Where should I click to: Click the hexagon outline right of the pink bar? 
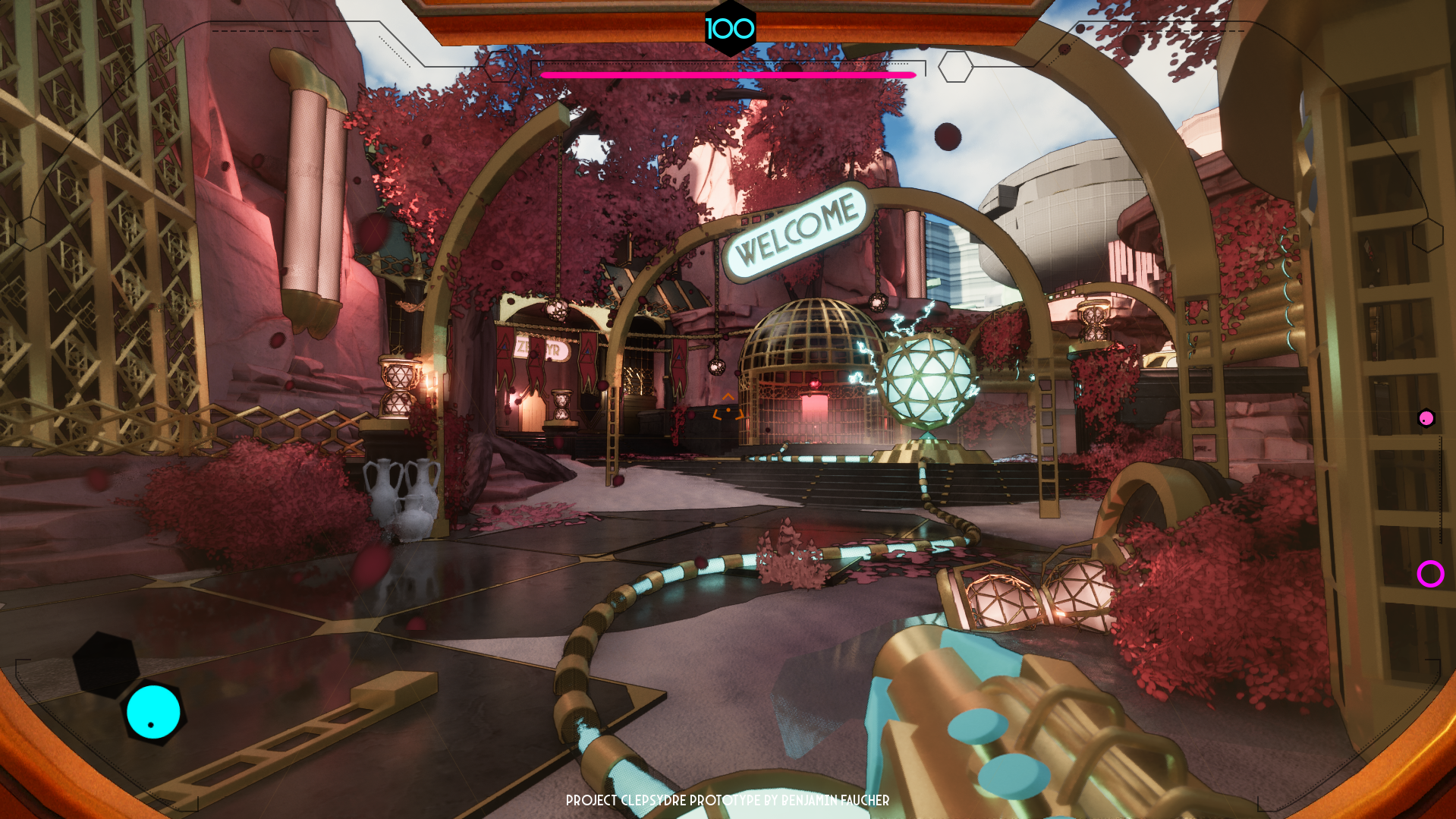point(955,67)
